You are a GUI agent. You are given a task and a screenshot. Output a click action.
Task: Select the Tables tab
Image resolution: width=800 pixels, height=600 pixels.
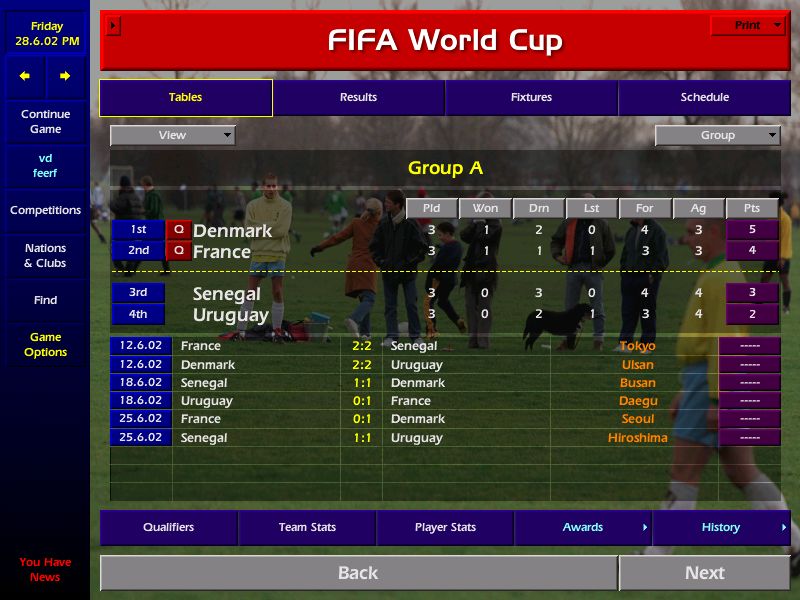[185, 97]
